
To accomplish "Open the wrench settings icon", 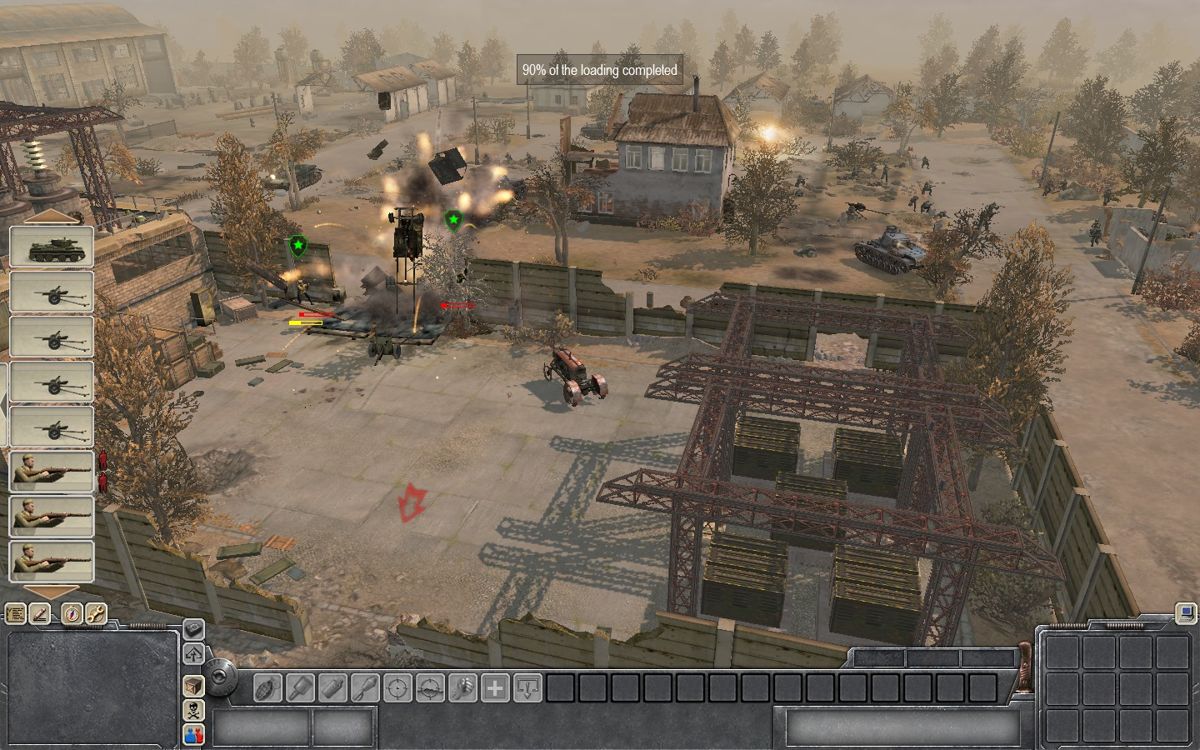I will click(x=95, y=614).
